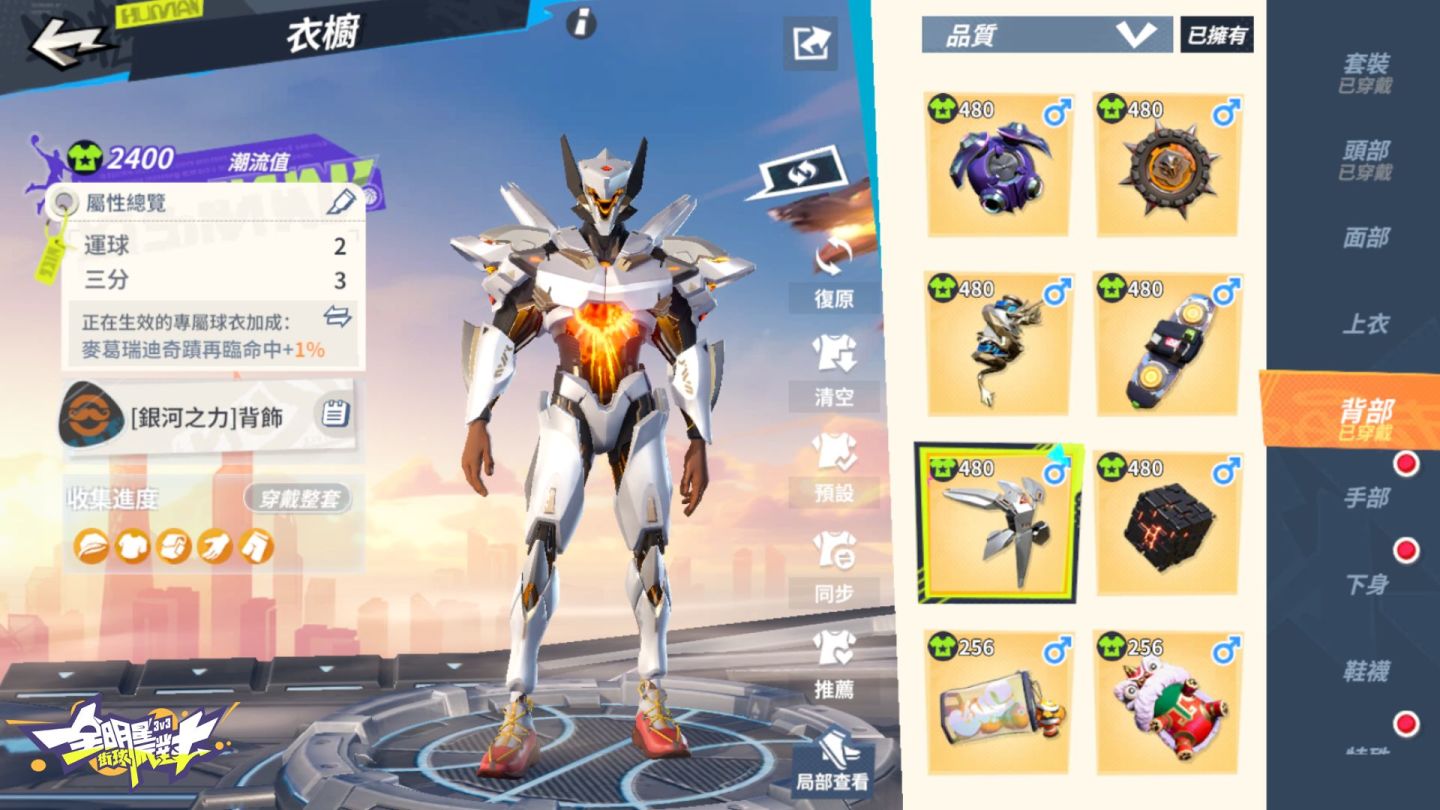Switch to the 頭部 head tab
Screen dimensions: 1440x810
(1365, 158)
